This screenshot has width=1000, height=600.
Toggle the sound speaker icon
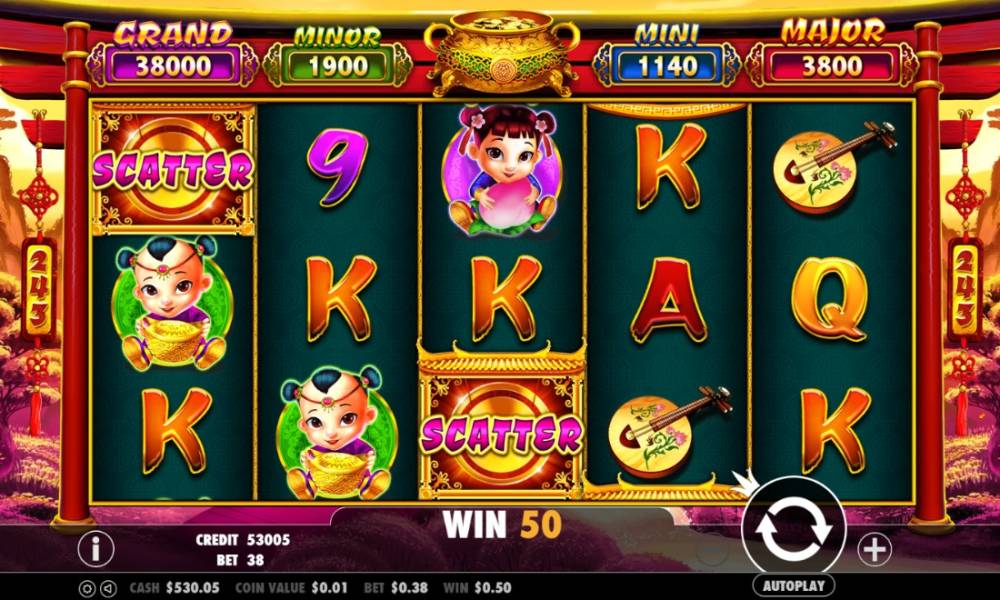click(105, 588)
